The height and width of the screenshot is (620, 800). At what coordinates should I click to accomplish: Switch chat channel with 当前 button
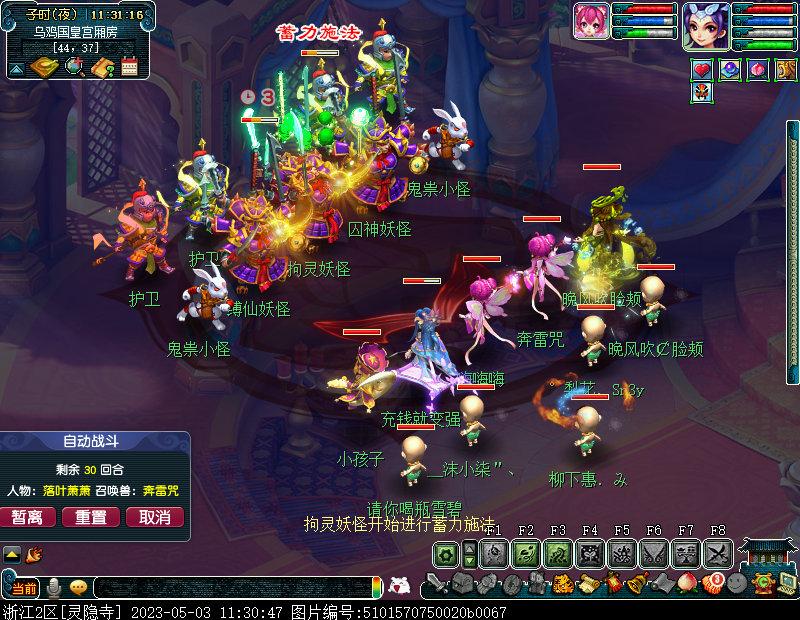(x=24, y=587)
